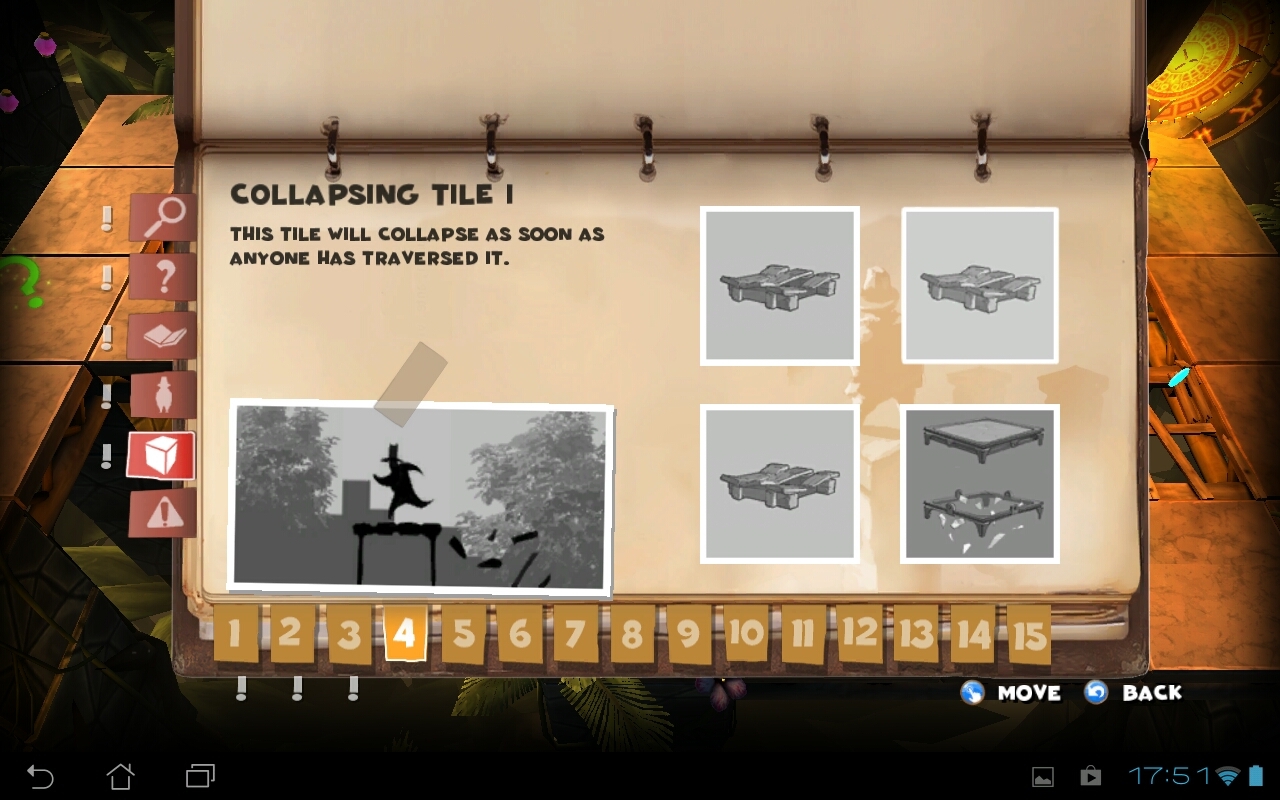This screenshot has width=1280, height=800.
Task: Go to journal page 1
Action: click(235, 633)
